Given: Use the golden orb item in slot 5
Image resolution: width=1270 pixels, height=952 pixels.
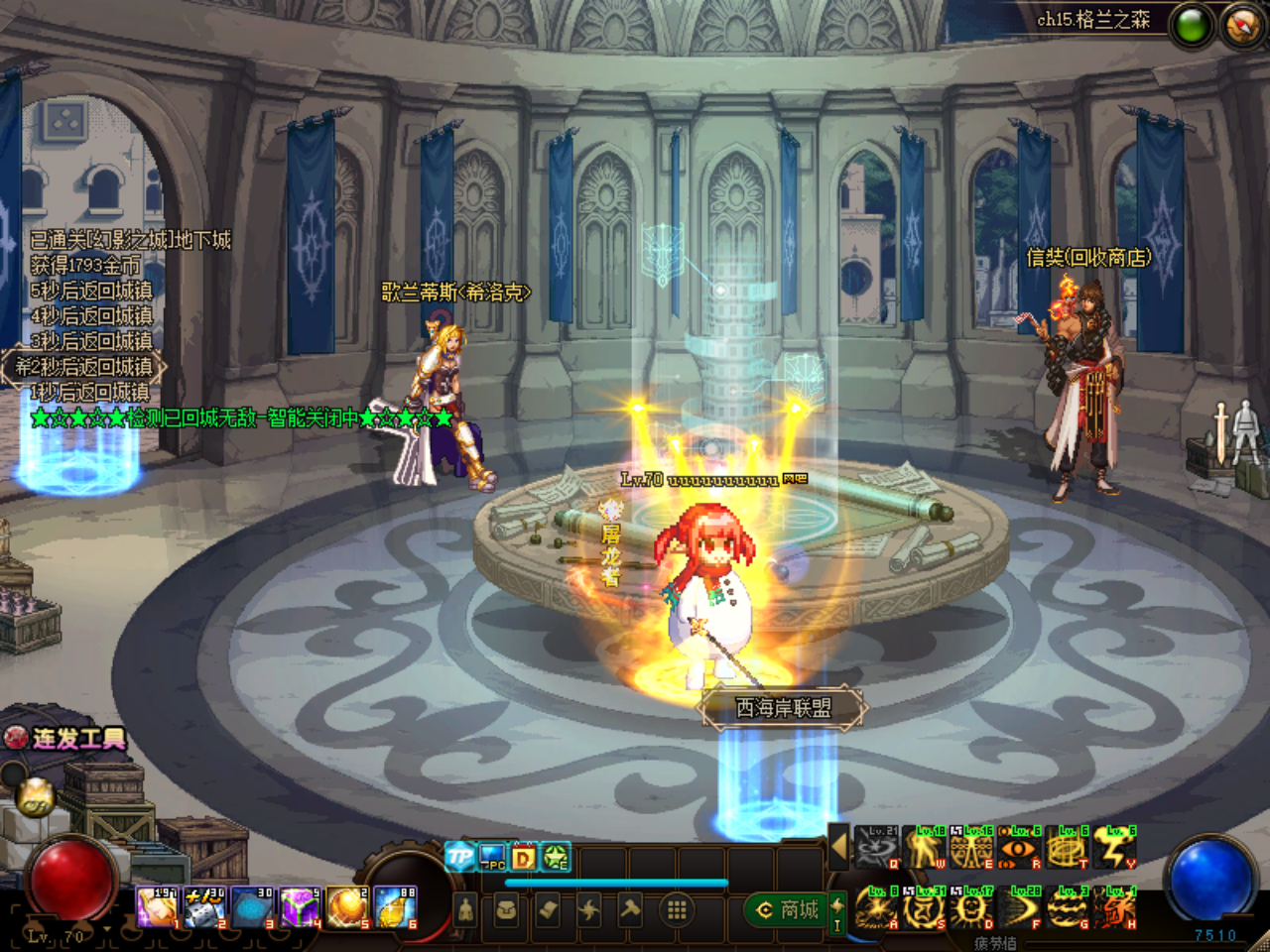Looking at the screenshot, I should [x=348, y=907].
